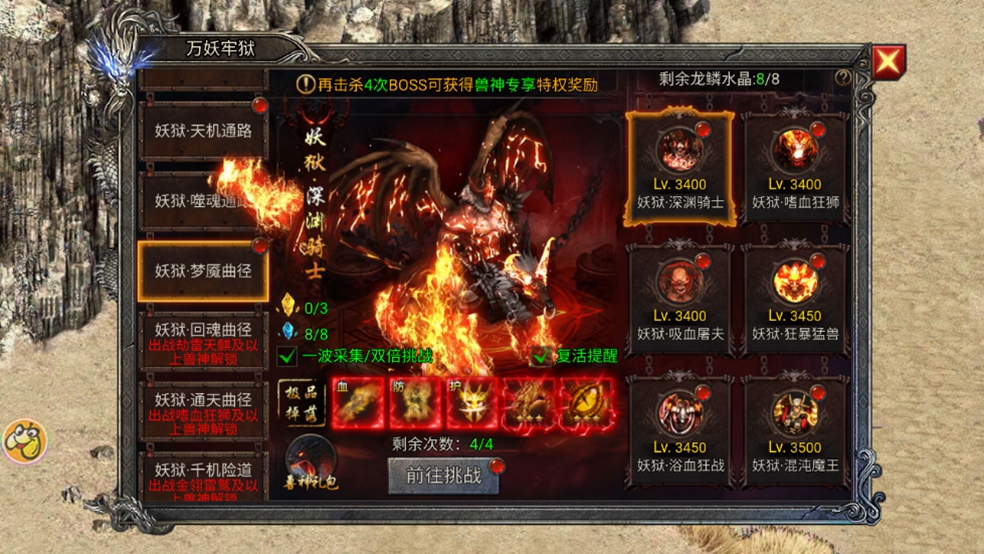The width and height of the screenshot is (984, 554).
Task: Select the 妖狱·梦魇曲径 tab
Action: (x=203, y=270)
